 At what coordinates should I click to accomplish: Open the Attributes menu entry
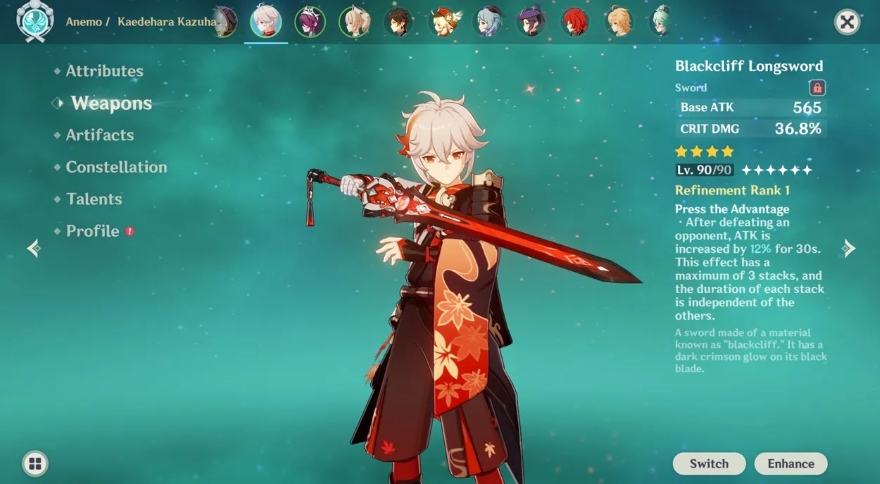104,71
